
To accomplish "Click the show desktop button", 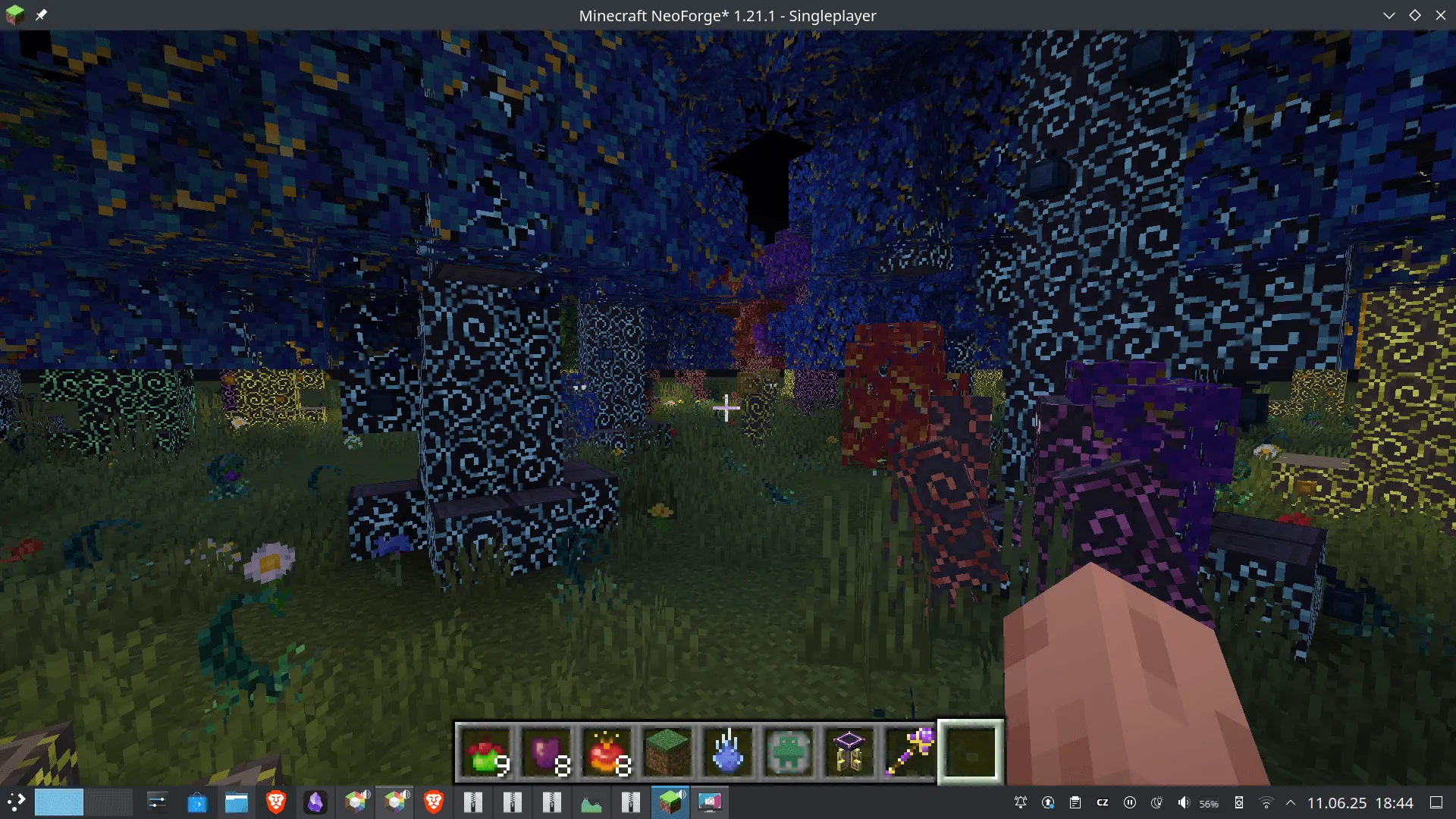I will [x=1437, y=803].
